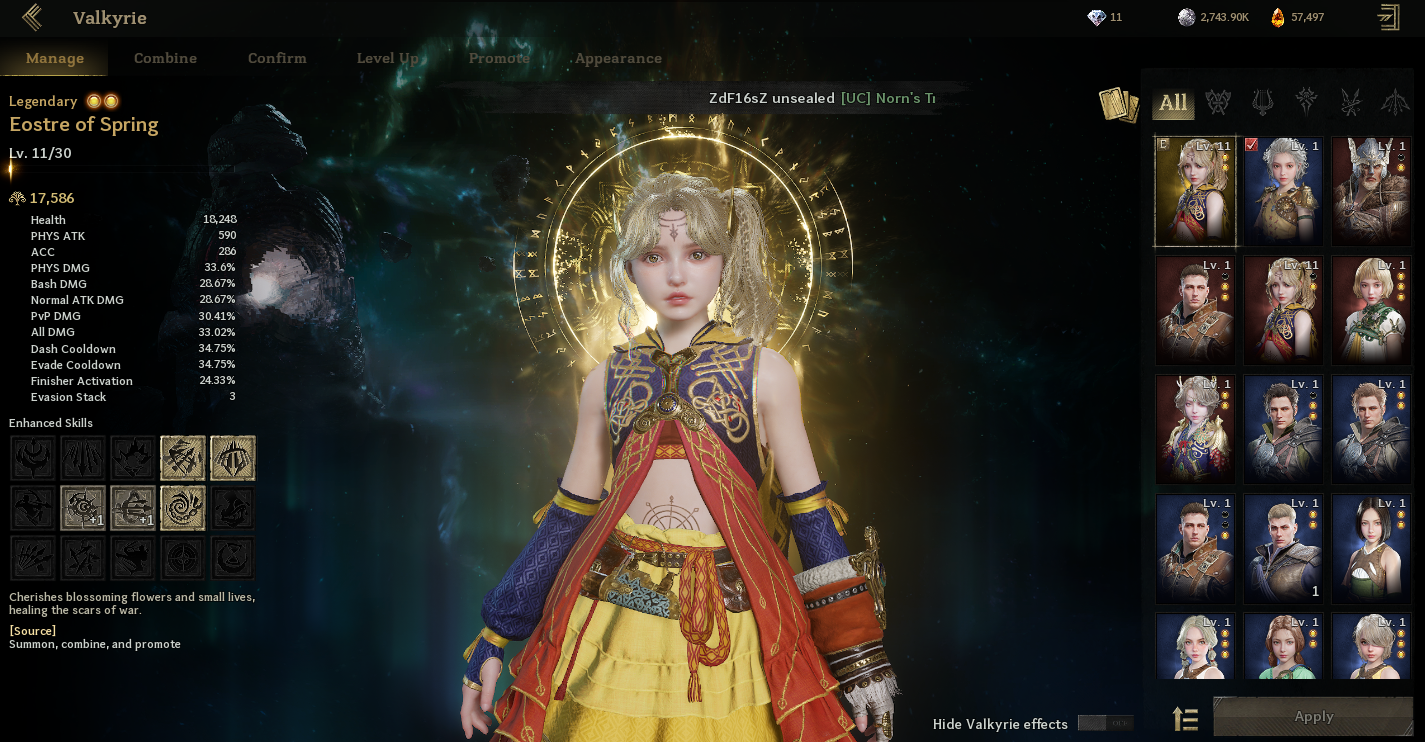This screenshot has width=1425, height=742.
Task: Click the highlighted spiral chain skill icon
Action: pos(183,508)
